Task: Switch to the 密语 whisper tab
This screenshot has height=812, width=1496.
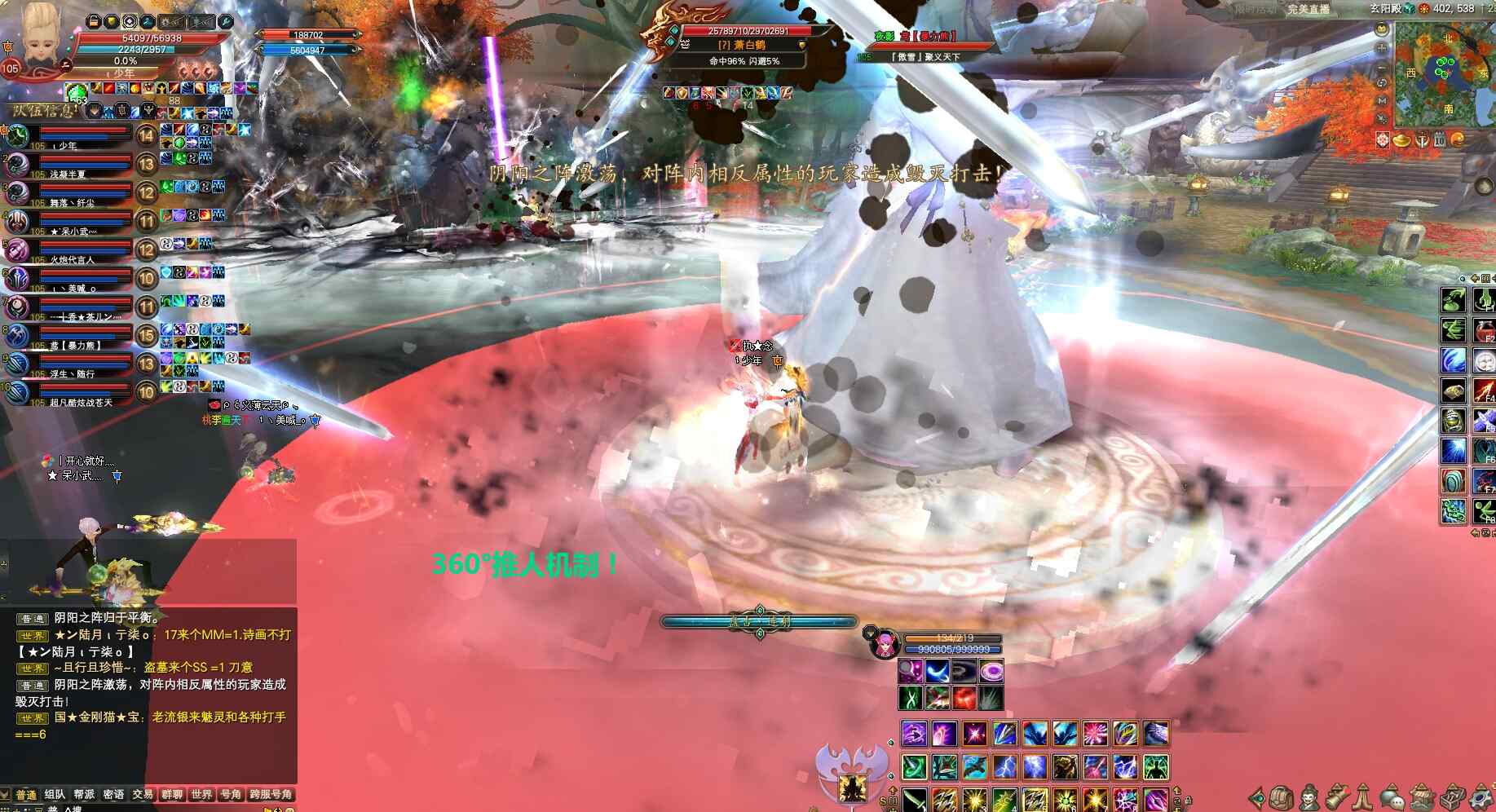Action: pos(113,795)
